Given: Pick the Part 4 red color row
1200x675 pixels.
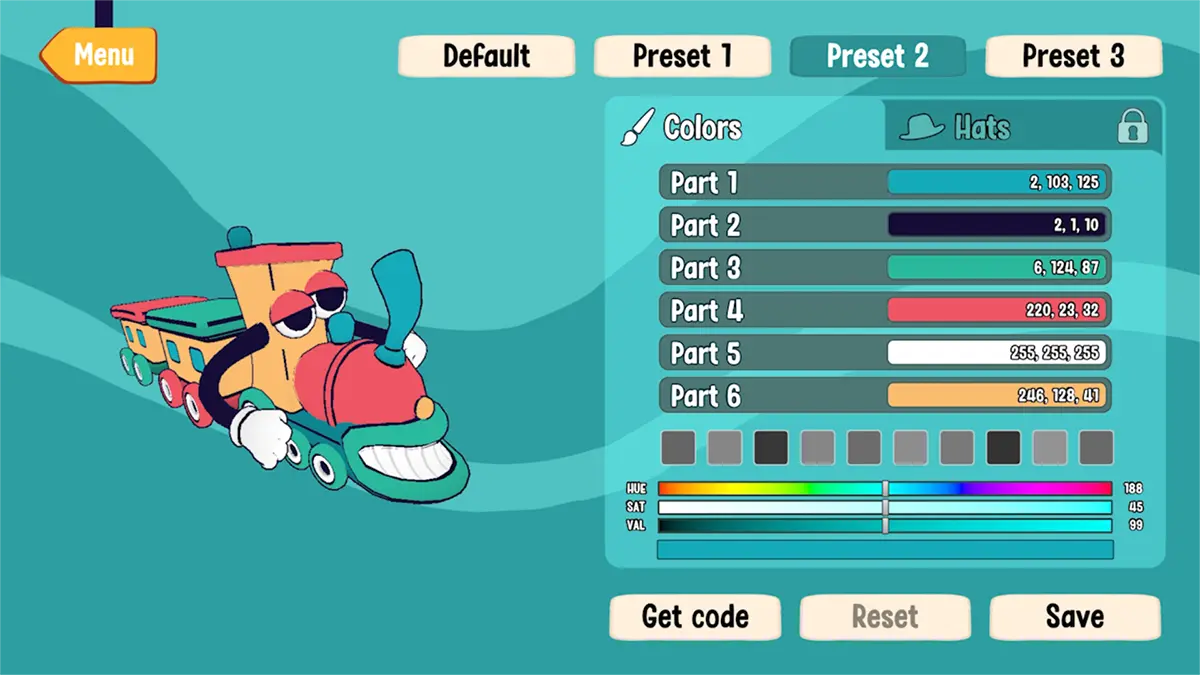Looking at the screenshot, I should 884,310.
